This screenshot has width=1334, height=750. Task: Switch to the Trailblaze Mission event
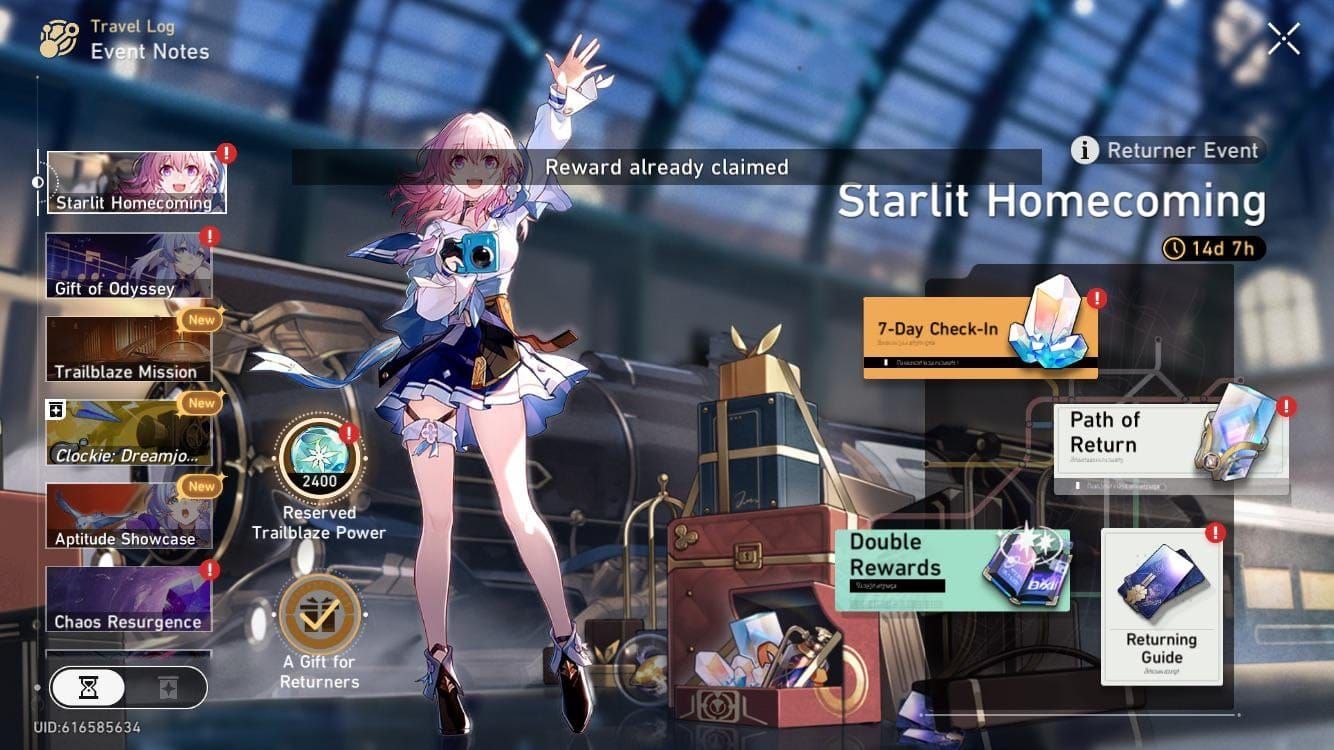coord(128,349)
